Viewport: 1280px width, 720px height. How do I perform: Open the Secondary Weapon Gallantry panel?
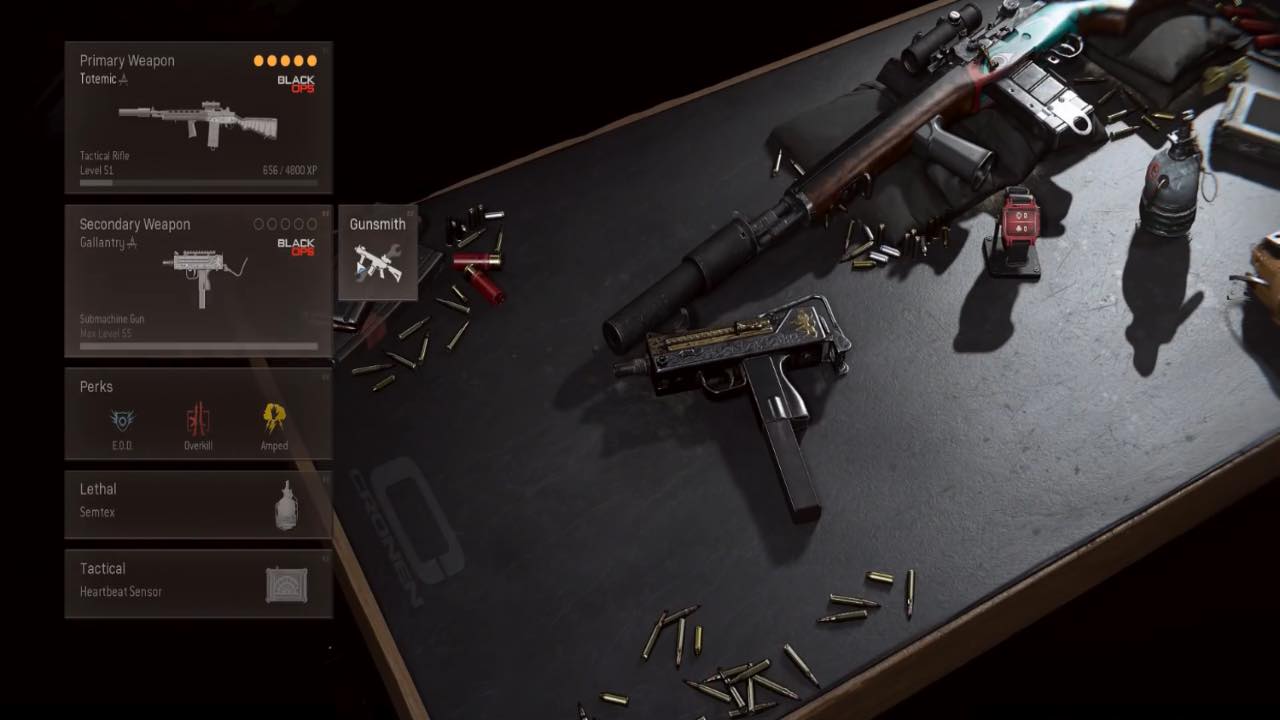click(x=198, y=281)
